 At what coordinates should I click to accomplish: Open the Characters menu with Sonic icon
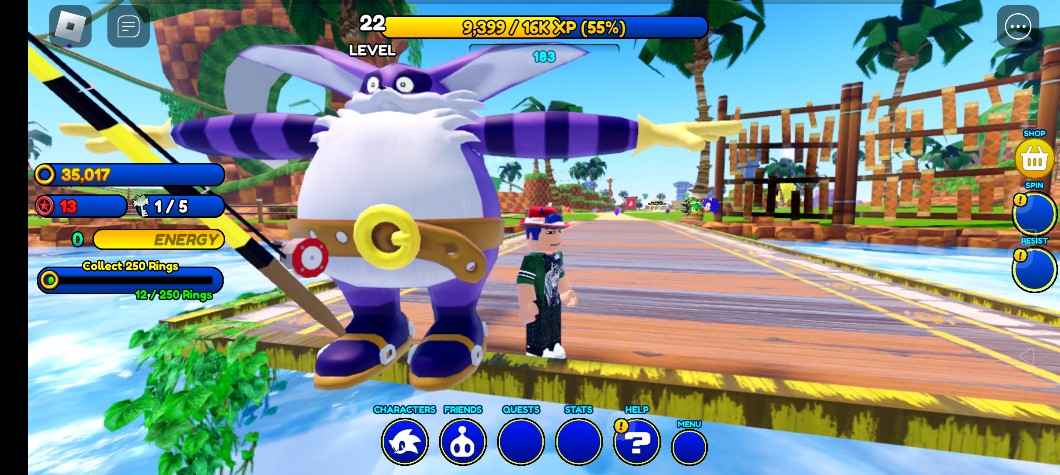pos(404,441)
